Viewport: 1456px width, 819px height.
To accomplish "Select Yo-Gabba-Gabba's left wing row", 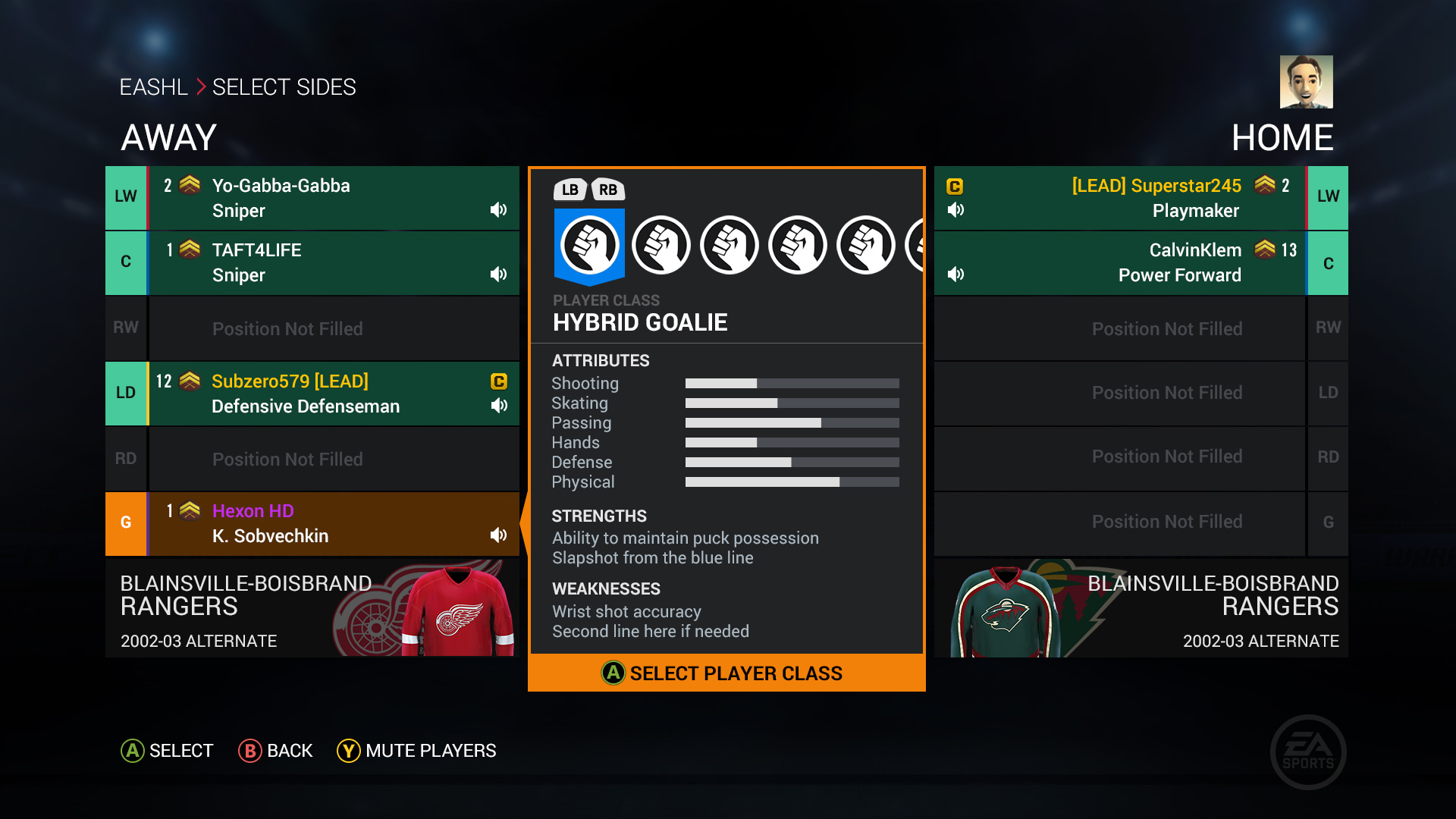I will point(312,198).
